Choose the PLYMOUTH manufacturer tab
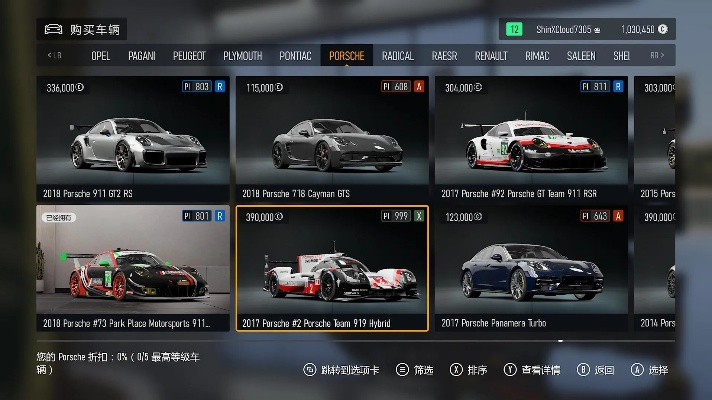The width and height of the screenshot is (712, 400). coord(242,56)
